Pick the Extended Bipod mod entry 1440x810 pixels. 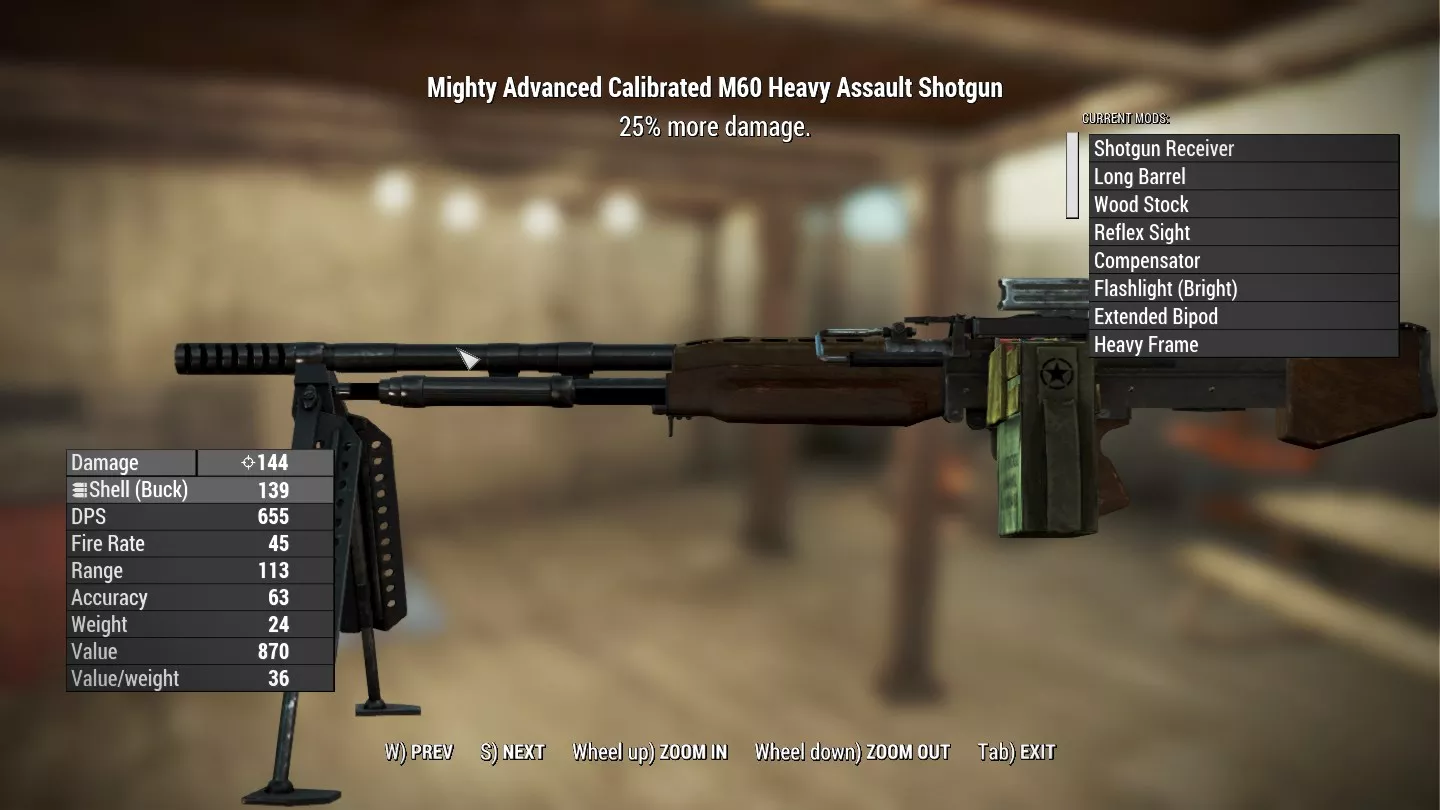(1243, 317)
